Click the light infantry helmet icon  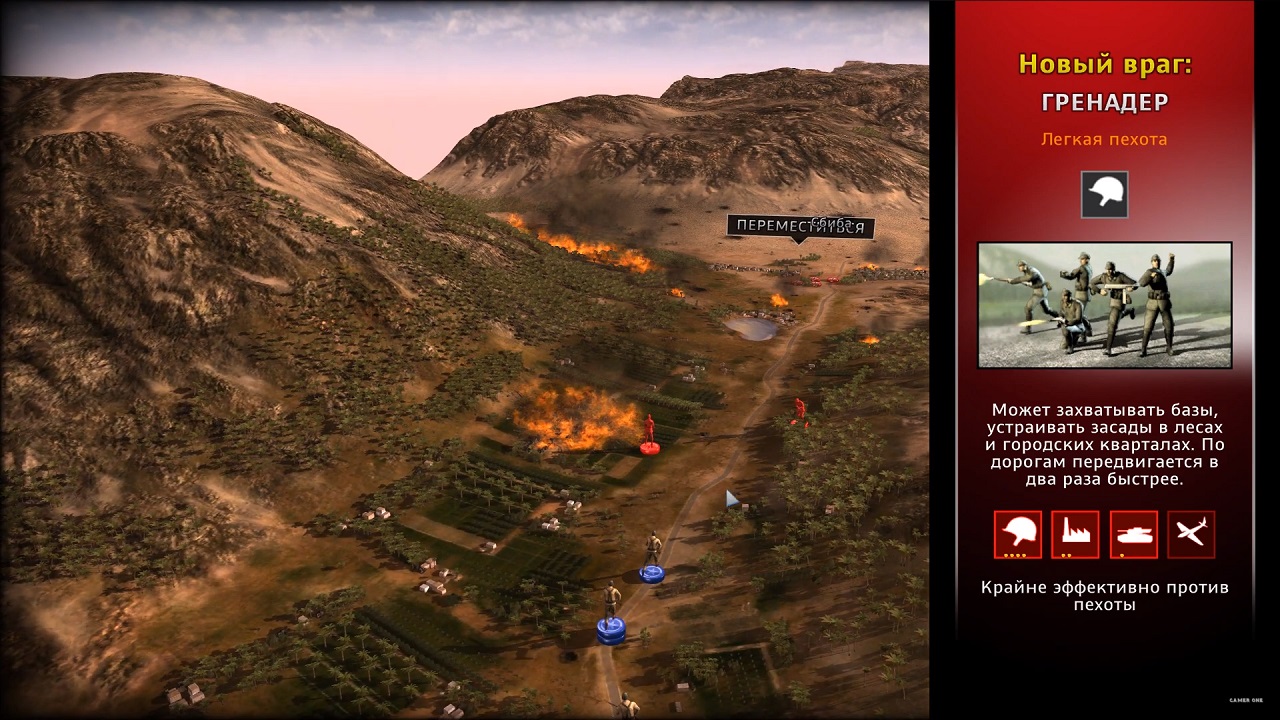(x=1104, y=194)
